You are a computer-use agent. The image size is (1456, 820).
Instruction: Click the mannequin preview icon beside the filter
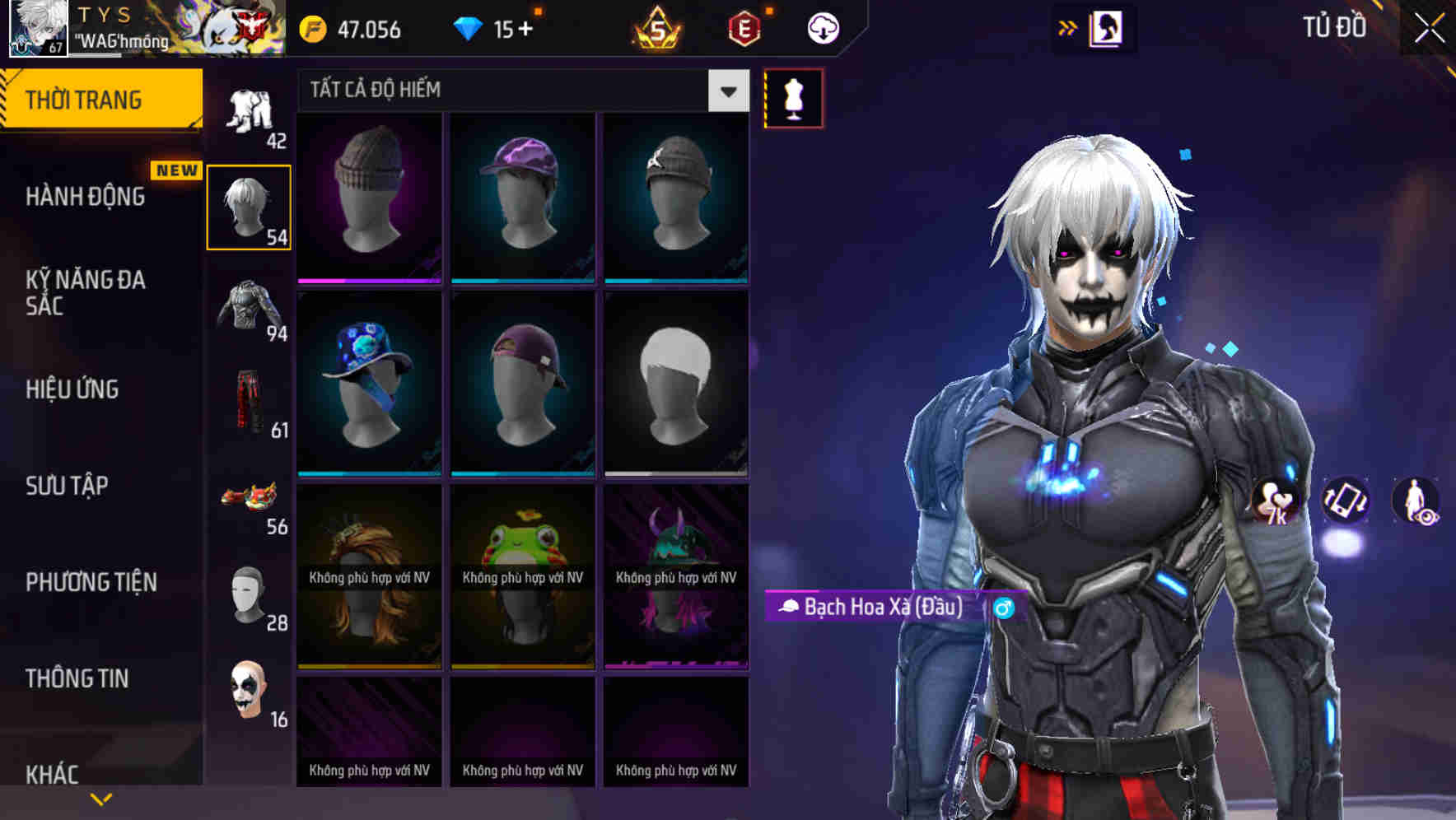pos(793,97)
